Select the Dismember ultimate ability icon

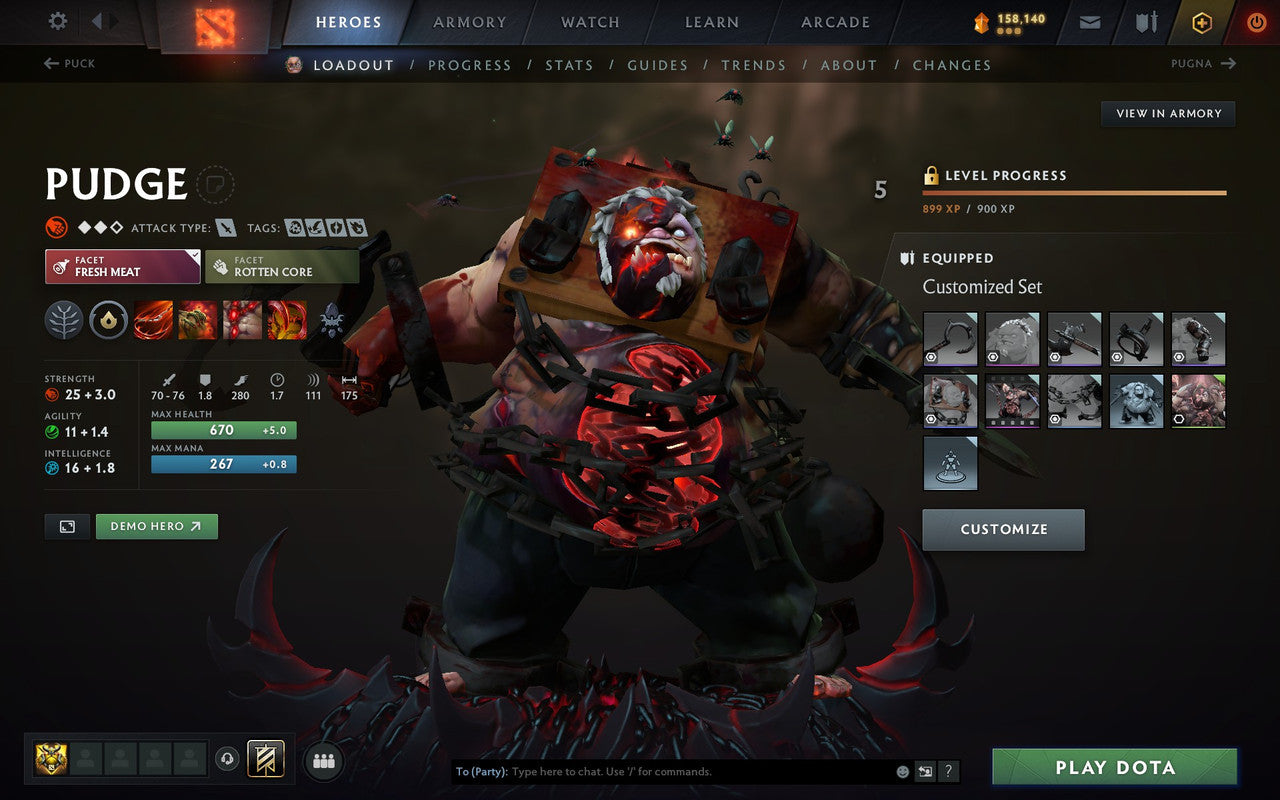pyautogui.click(x=288, y=320)
